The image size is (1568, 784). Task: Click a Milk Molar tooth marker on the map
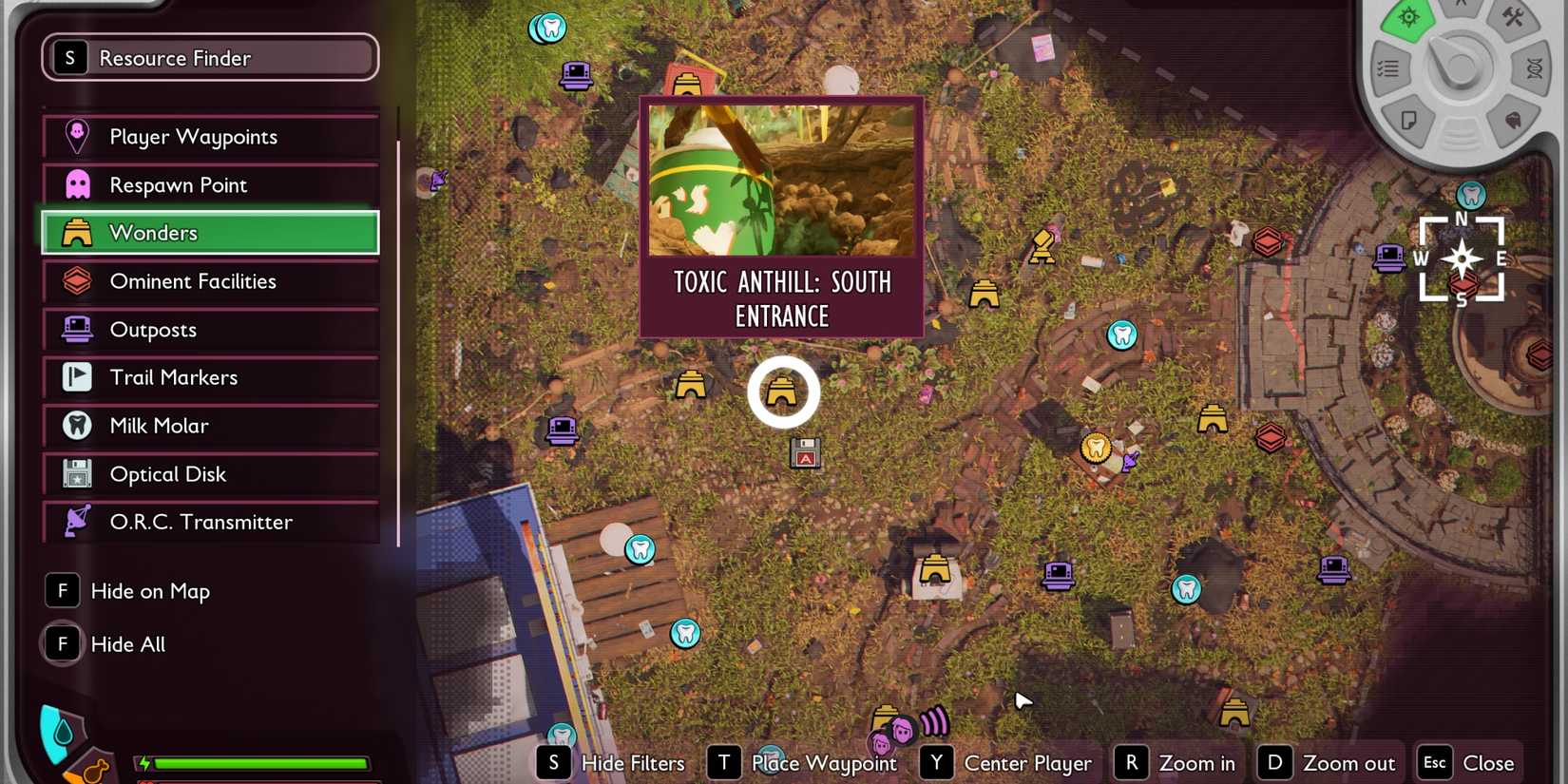pyautogui.click(x=1122, y=335)
